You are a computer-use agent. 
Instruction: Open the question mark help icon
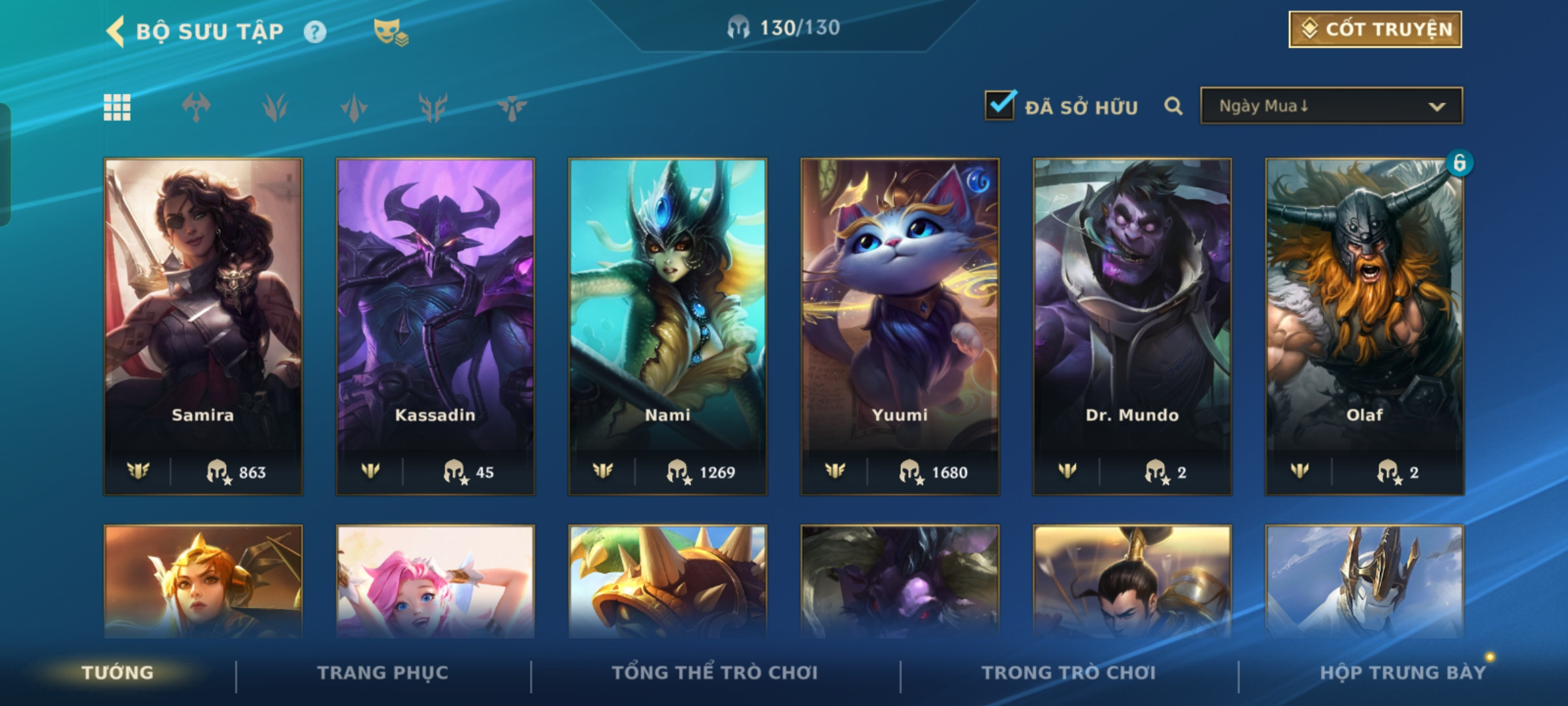coord(315,32)
